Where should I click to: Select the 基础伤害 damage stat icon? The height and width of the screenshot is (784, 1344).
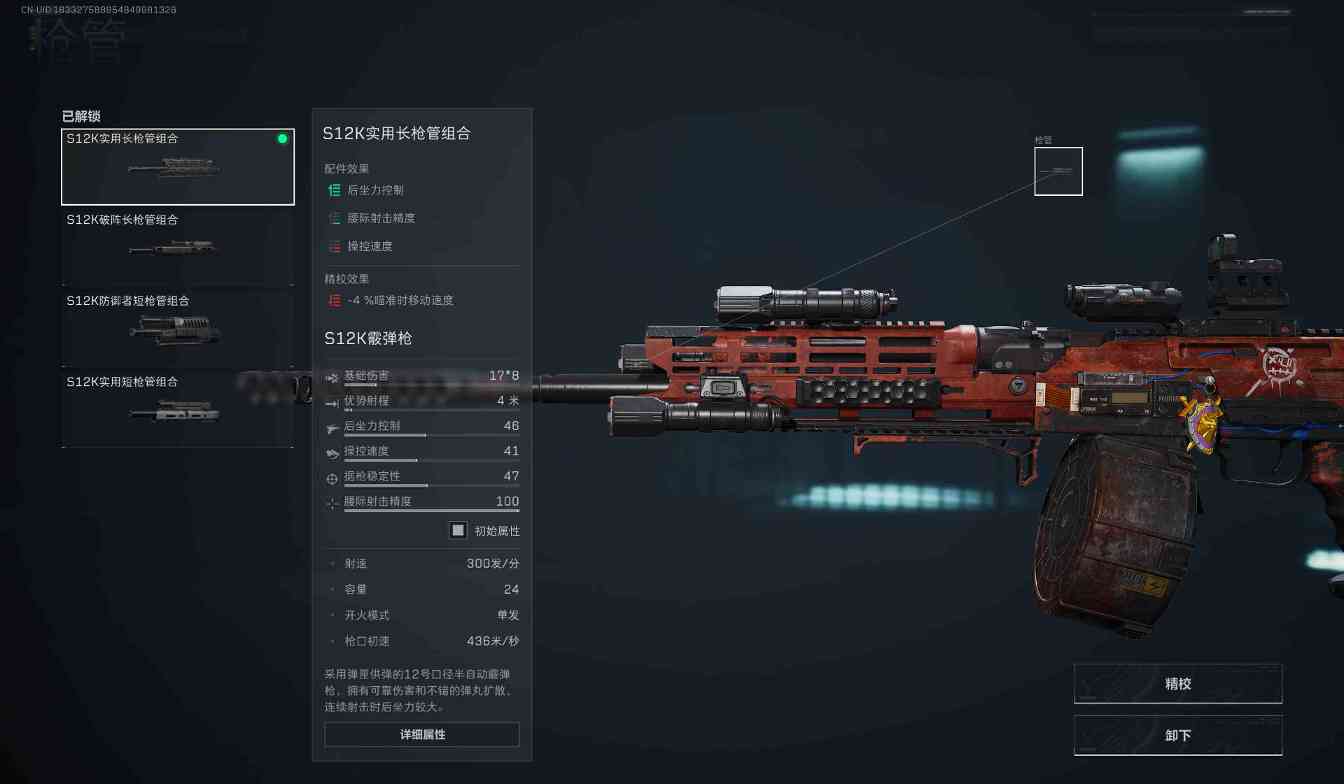click(332, 377)
